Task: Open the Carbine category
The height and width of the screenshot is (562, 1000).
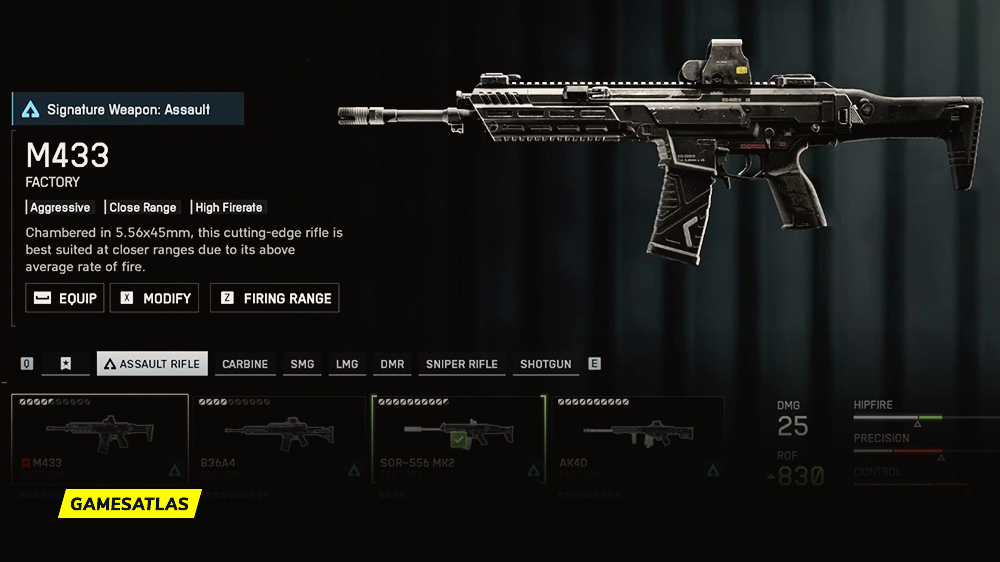Action: click(x=245, y=364)
